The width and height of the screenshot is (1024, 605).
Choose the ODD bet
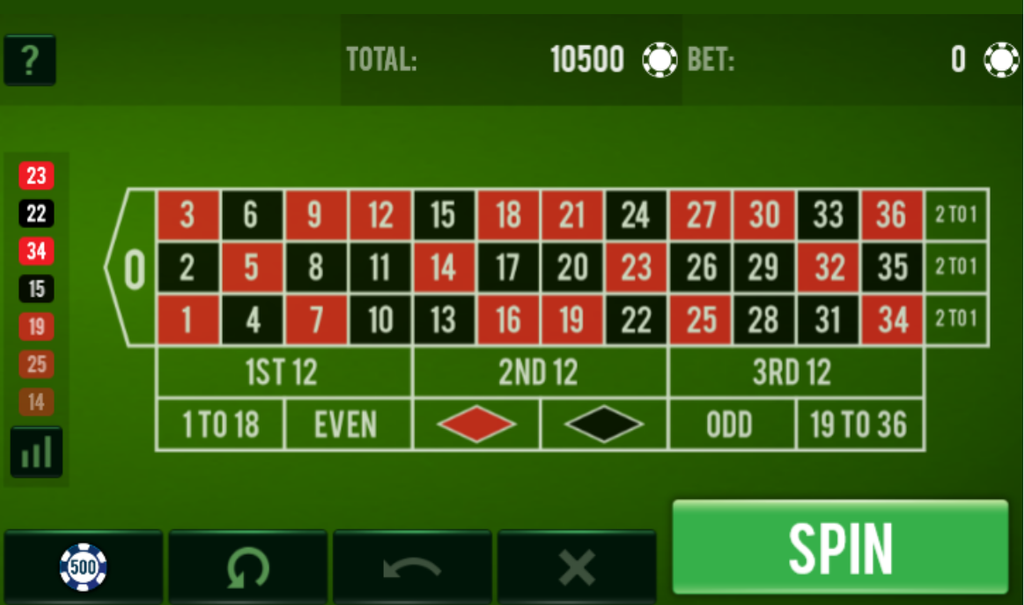[x=731, y=425]
